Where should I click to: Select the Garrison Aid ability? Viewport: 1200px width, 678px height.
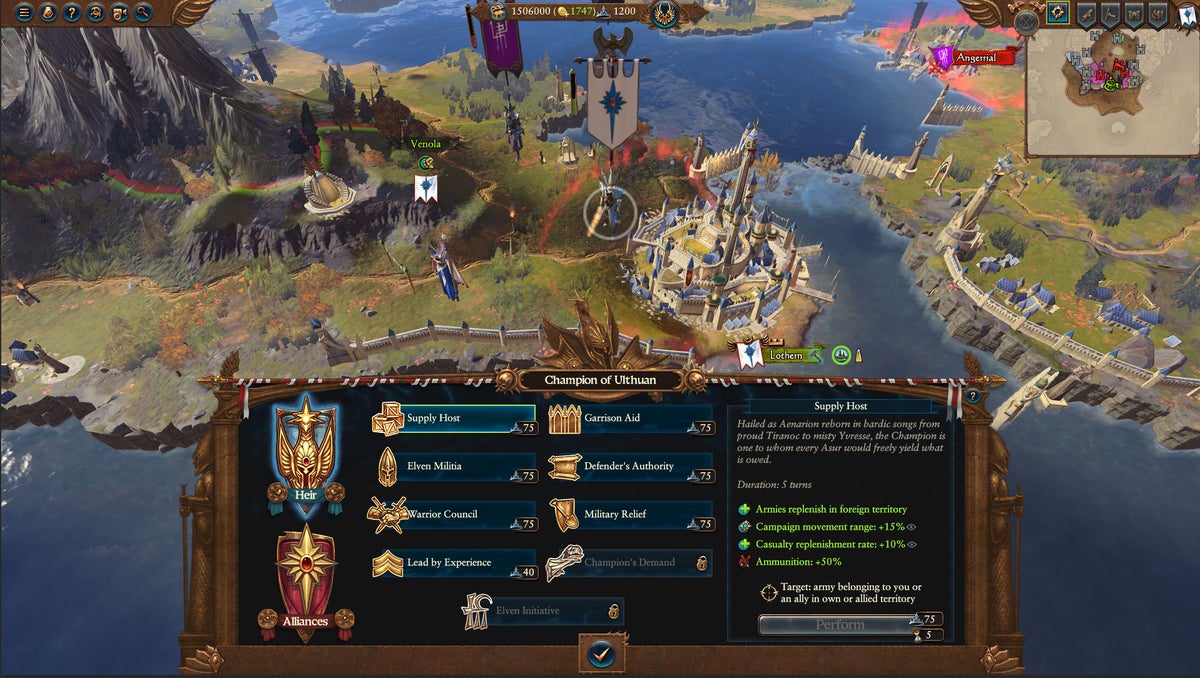(x=630, y=419)
